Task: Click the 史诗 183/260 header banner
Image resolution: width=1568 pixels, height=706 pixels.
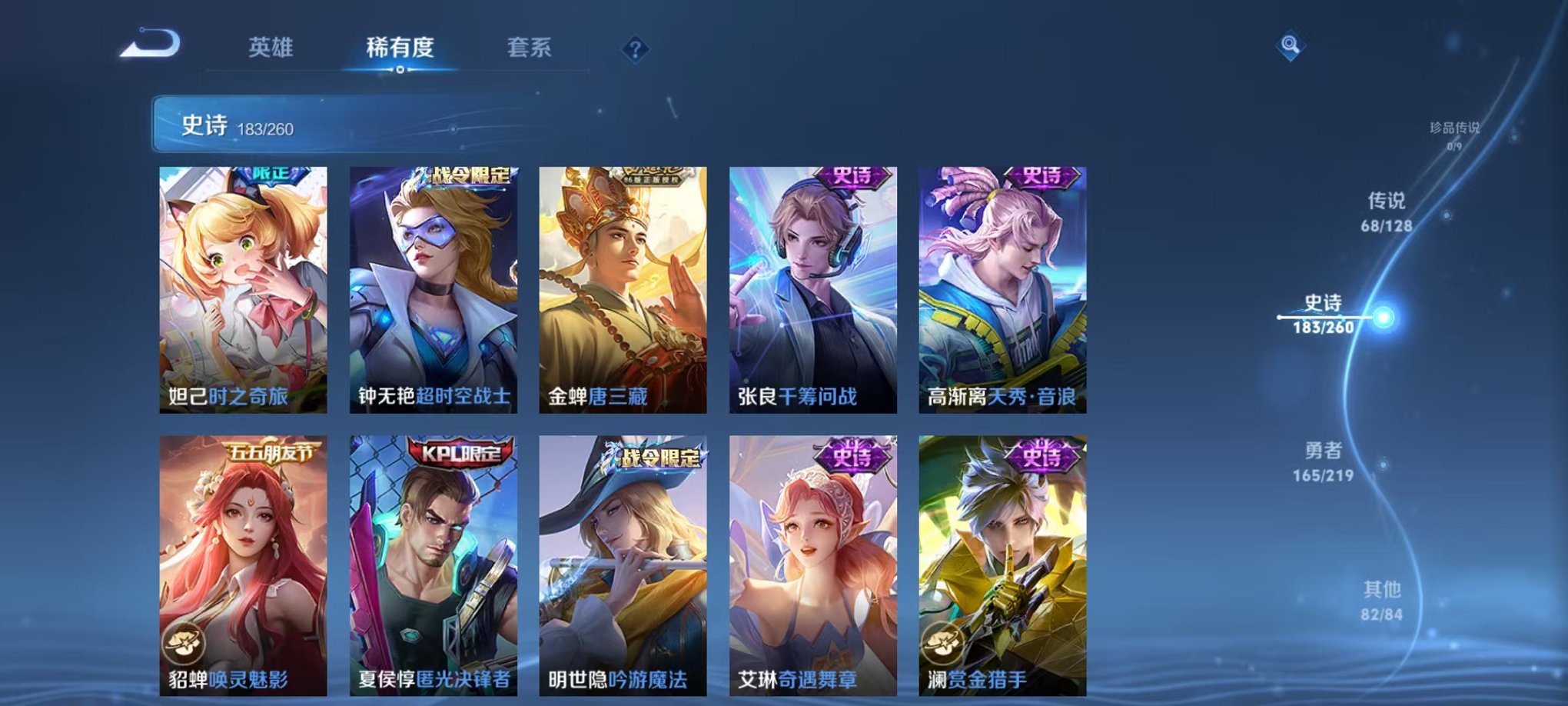Action: point(307,127)
